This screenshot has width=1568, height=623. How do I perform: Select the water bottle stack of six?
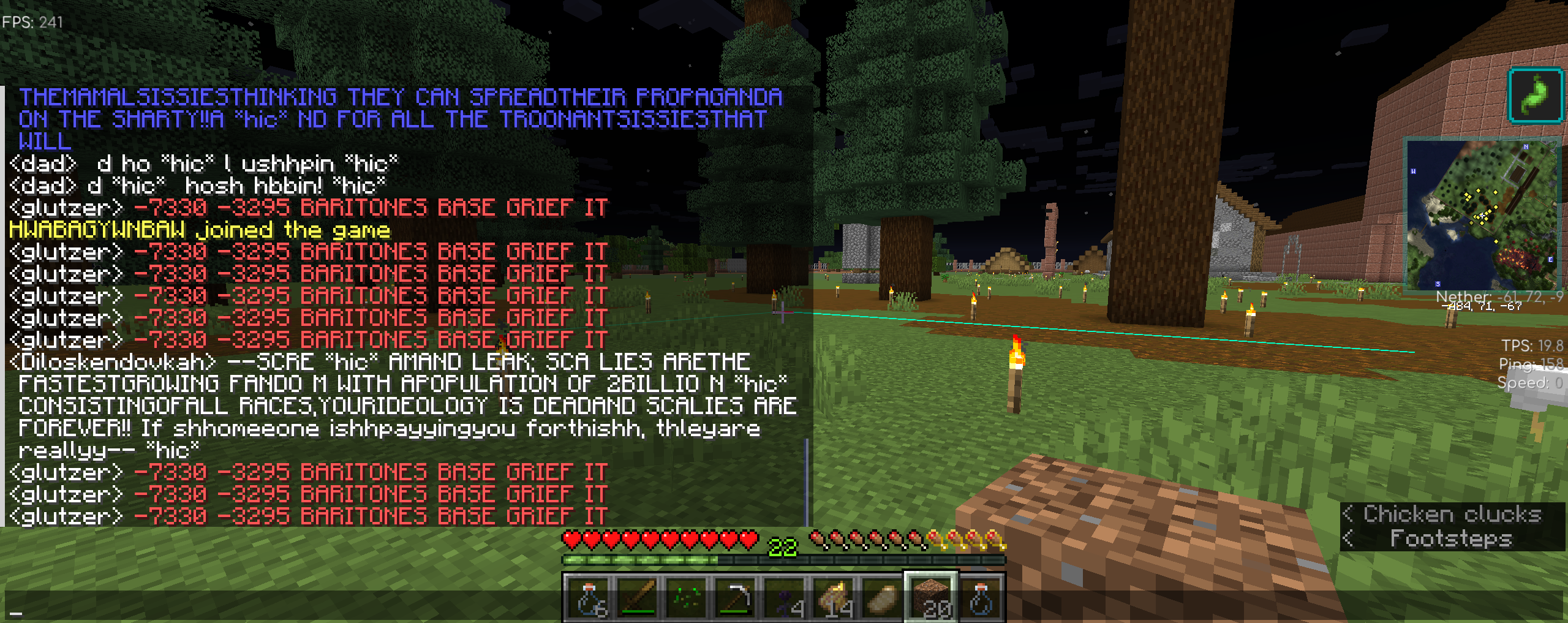click(588, 597)
